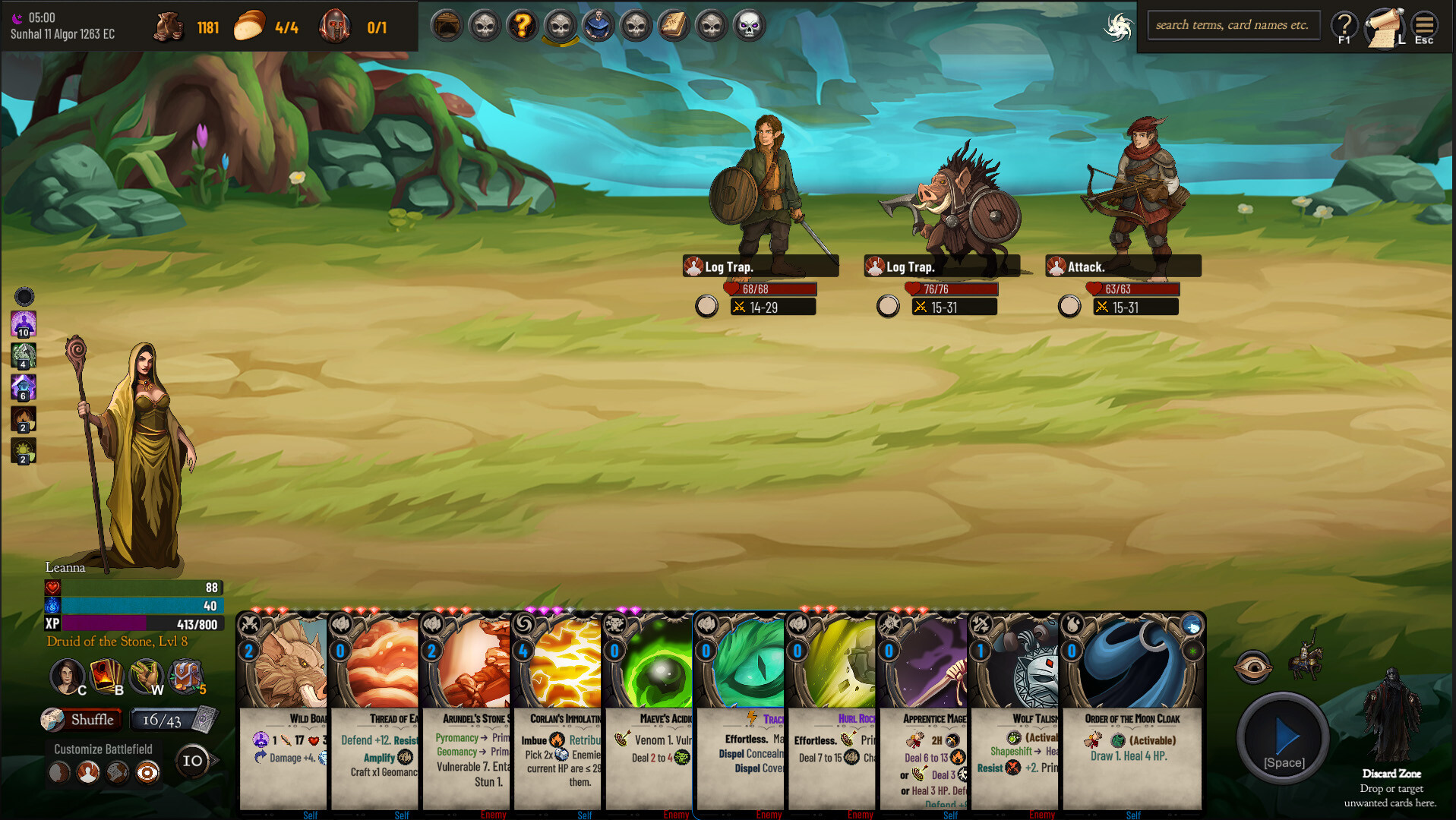Open the journal book icon in top bar
Screen dimensions: 1456x820
tap(674, 25)
